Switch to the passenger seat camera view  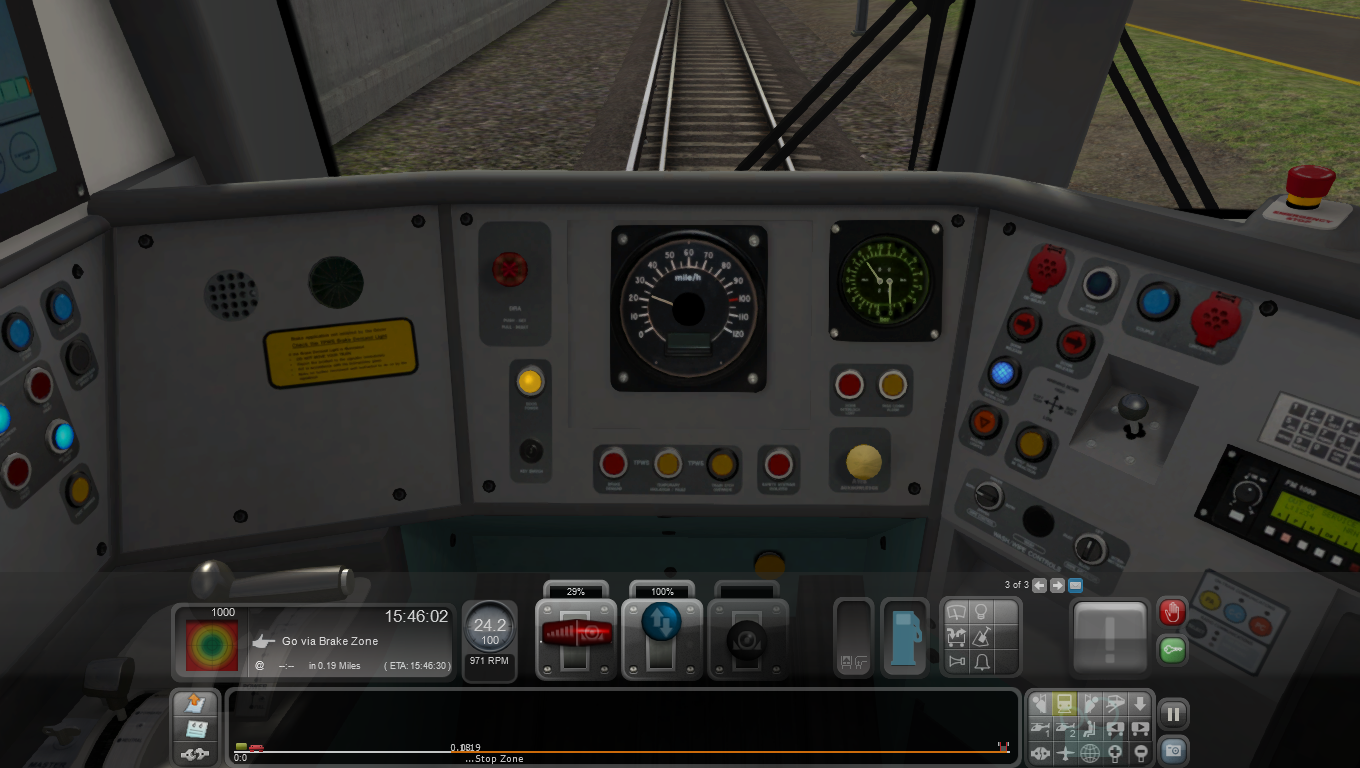point(1089,728)
